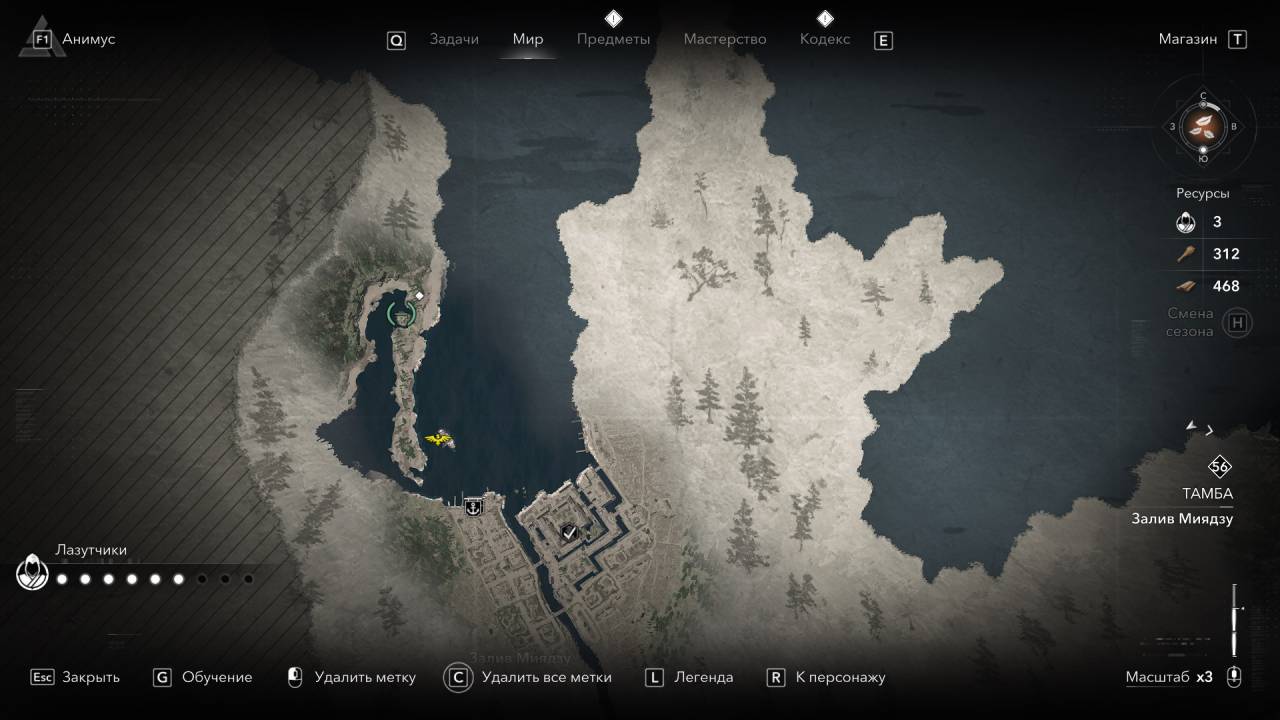The width and height of the screenshot is (1280, 720).
Task: Select the anchor harbor map marker
Action: click(473, 507)
